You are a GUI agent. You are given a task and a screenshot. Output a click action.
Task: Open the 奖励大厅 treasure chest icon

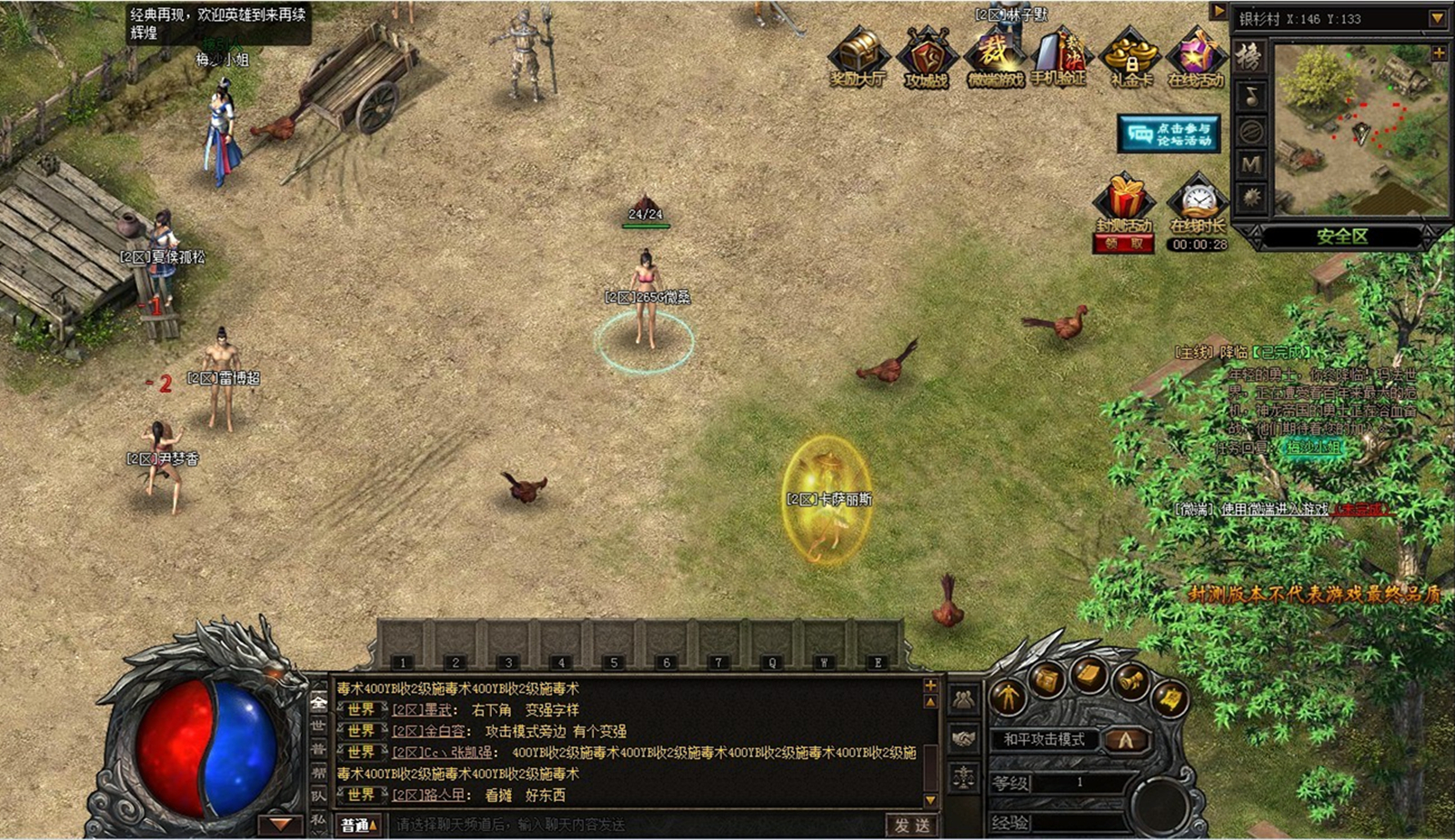point(858,56)
